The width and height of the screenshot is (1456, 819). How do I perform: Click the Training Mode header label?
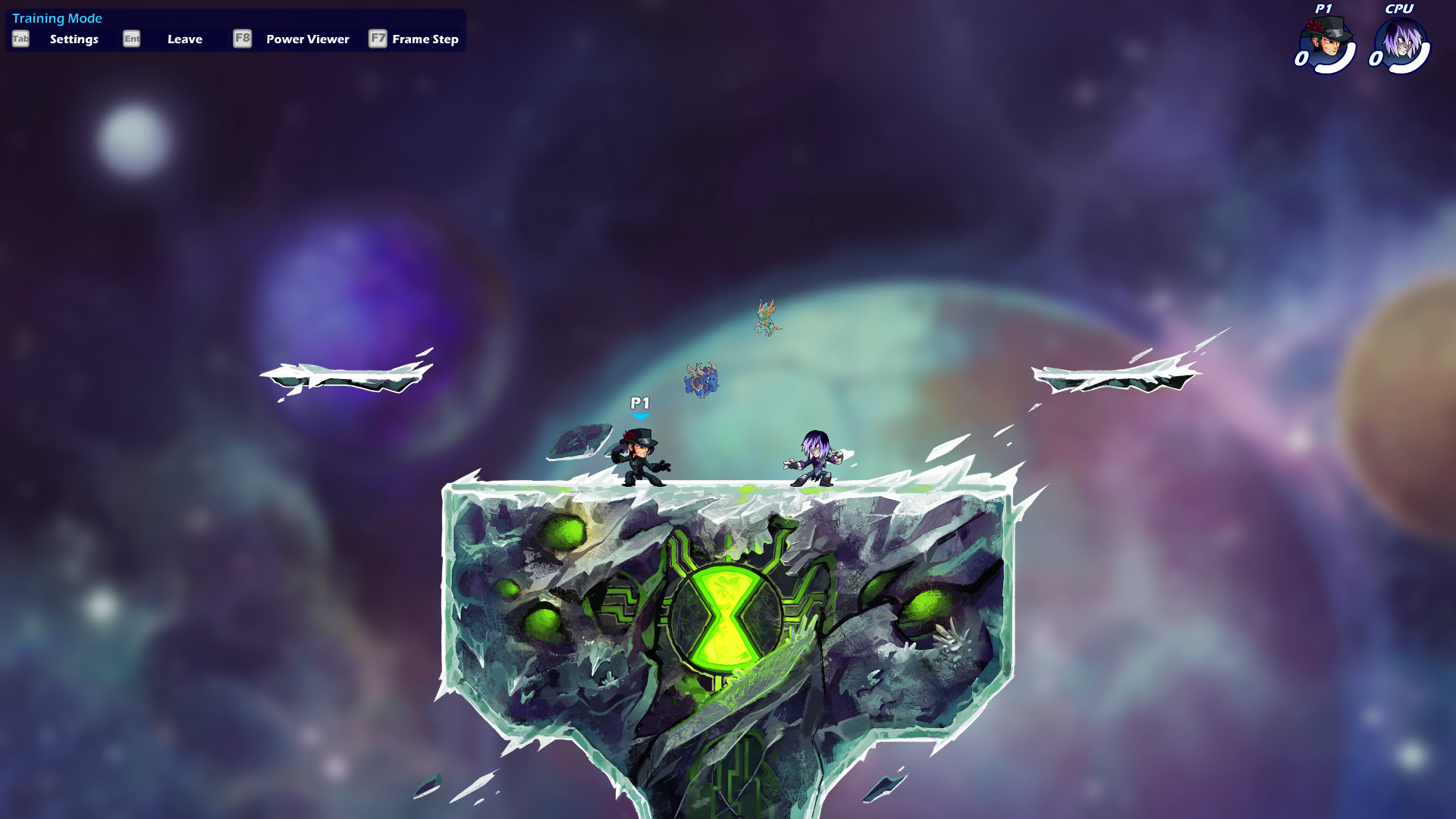tap(58, 18)
